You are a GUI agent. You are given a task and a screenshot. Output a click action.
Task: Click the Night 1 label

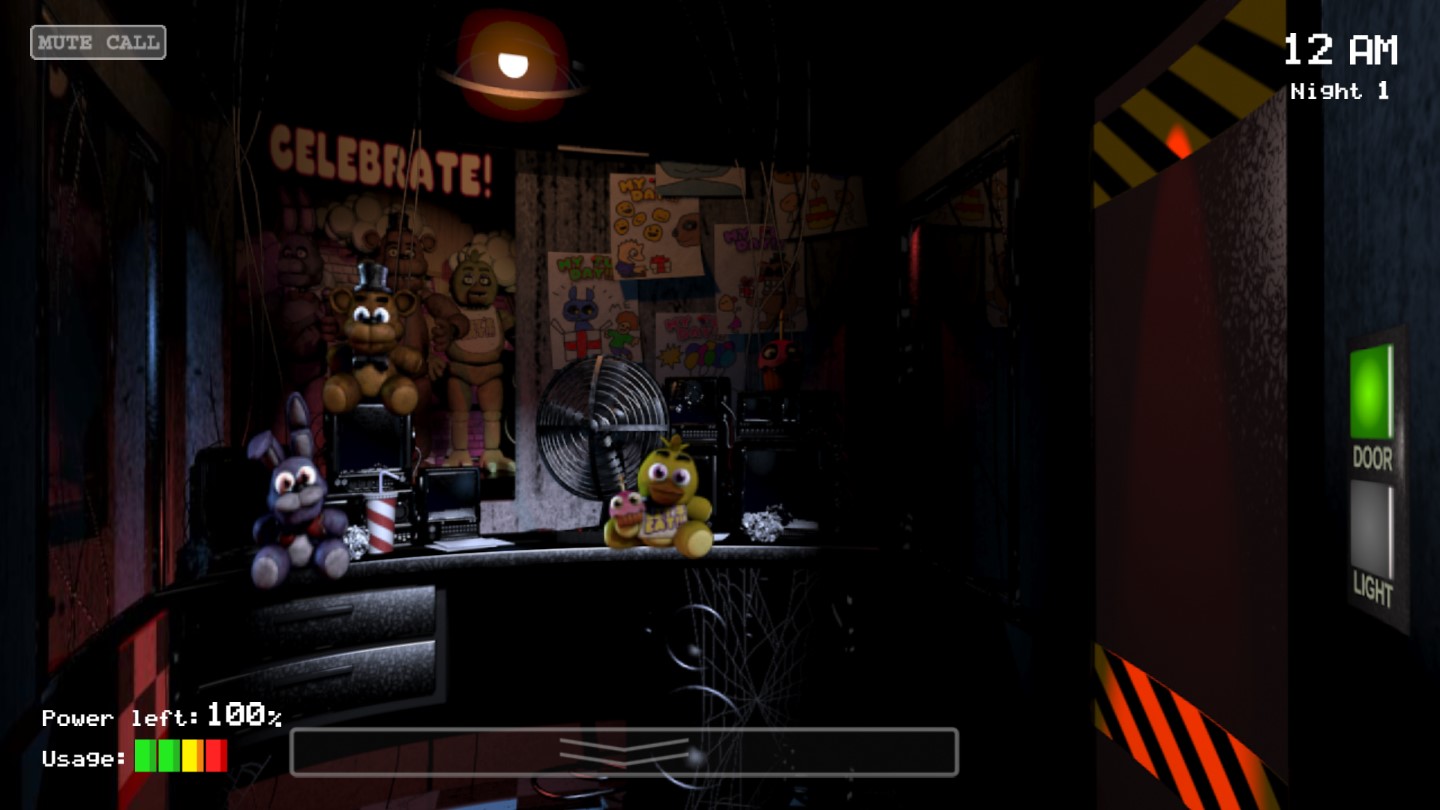click(1341, 91)
